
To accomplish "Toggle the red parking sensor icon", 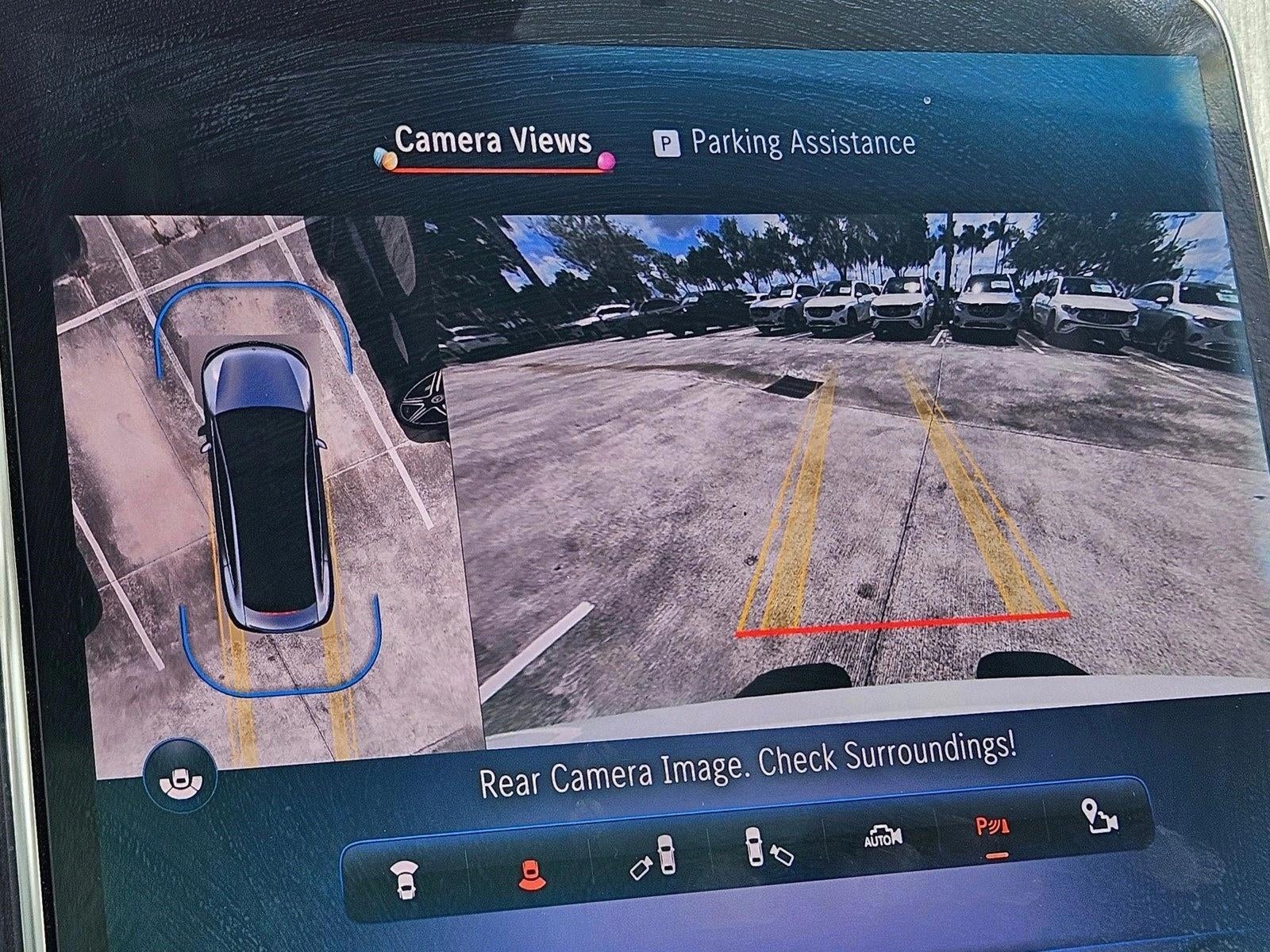I will coord(992,829).
